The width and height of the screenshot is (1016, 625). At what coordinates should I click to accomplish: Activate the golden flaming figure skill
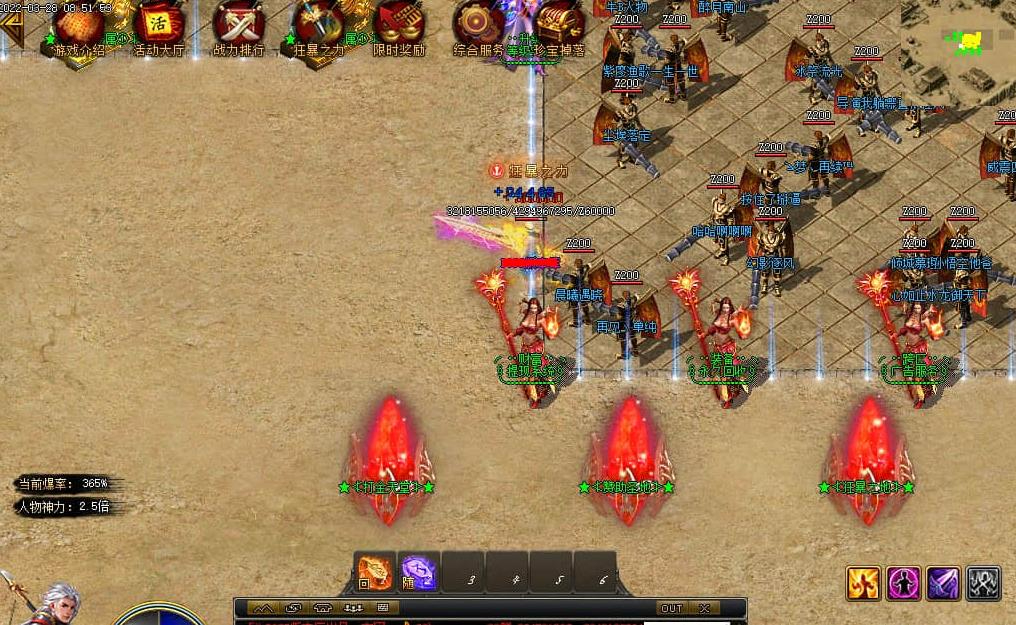[863, 583]
